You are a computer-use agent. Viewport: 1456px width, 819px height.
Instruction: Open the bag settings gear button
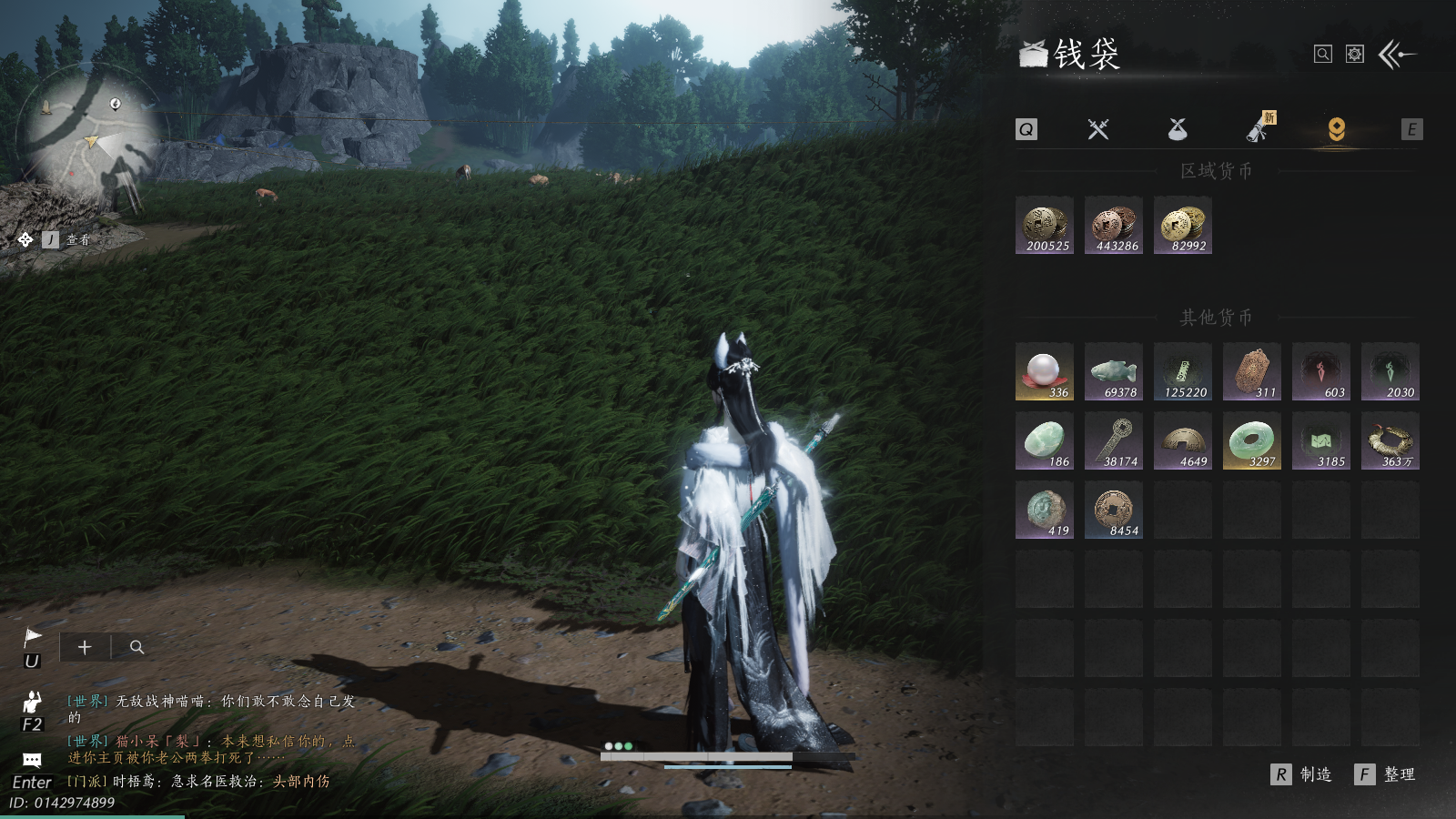click(x=1355, y=55)
